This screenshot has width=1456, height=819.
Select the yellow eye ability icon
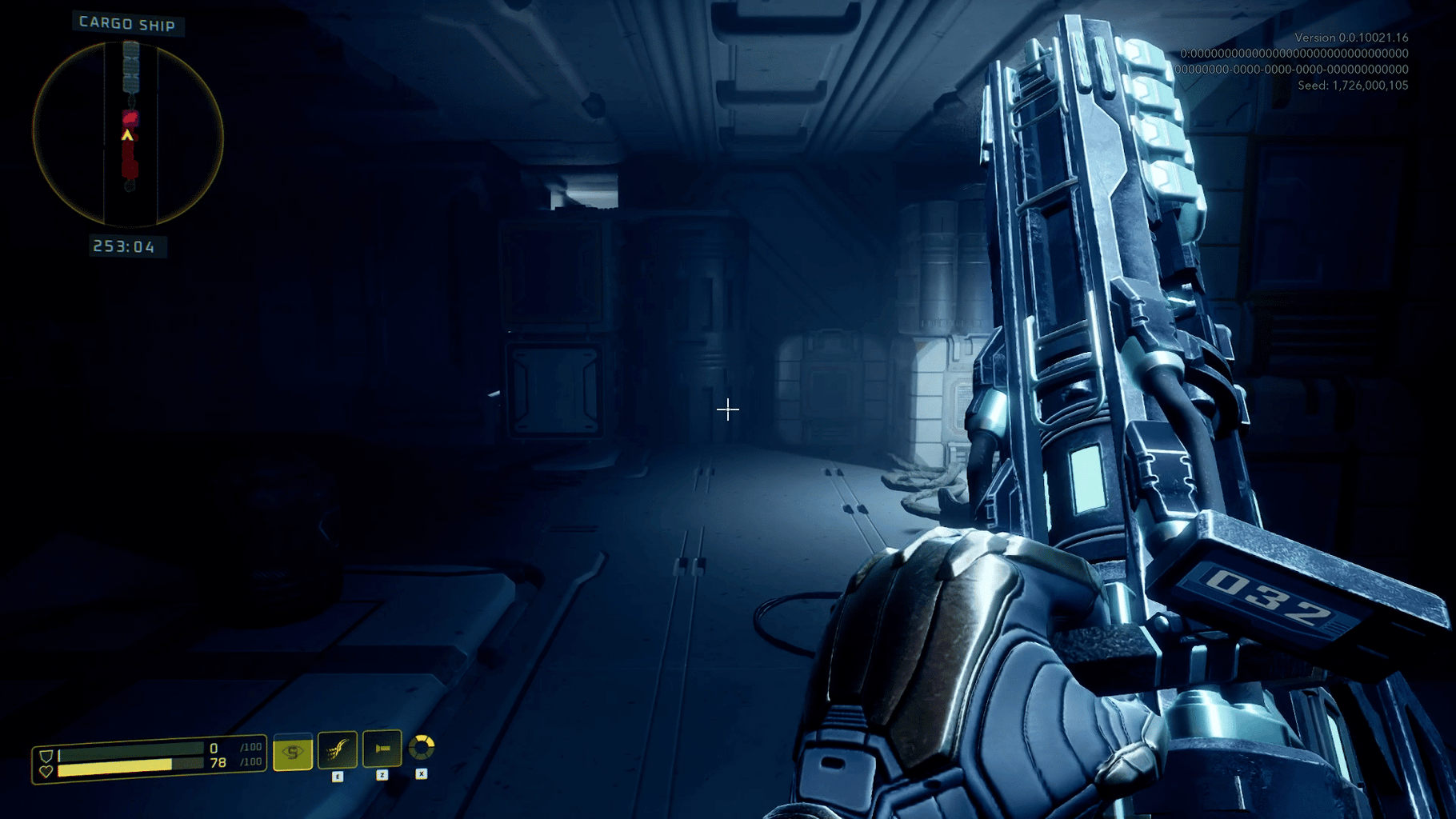tap(293, 752)
